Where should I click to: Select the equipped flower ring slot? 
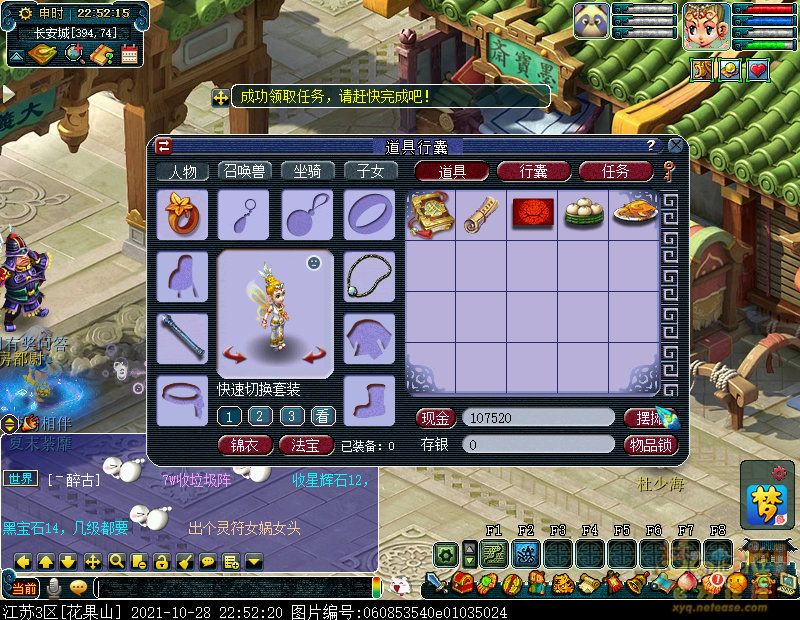182,214
